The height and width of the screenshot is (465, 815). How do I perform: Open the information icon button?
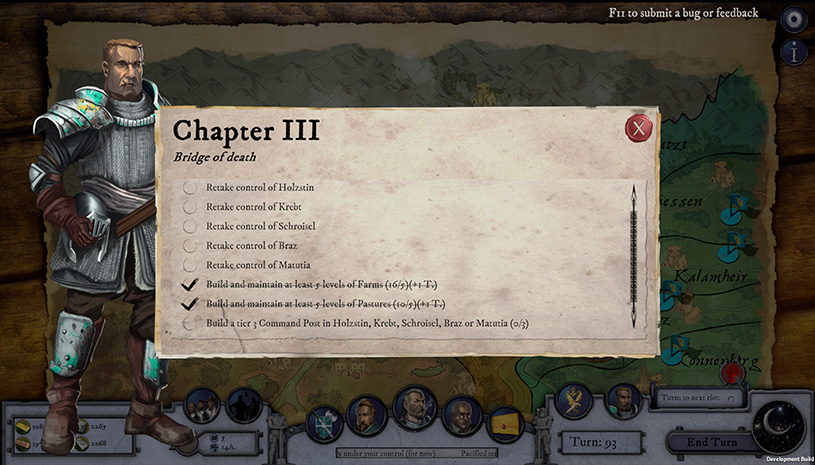(x=794, y=53)
